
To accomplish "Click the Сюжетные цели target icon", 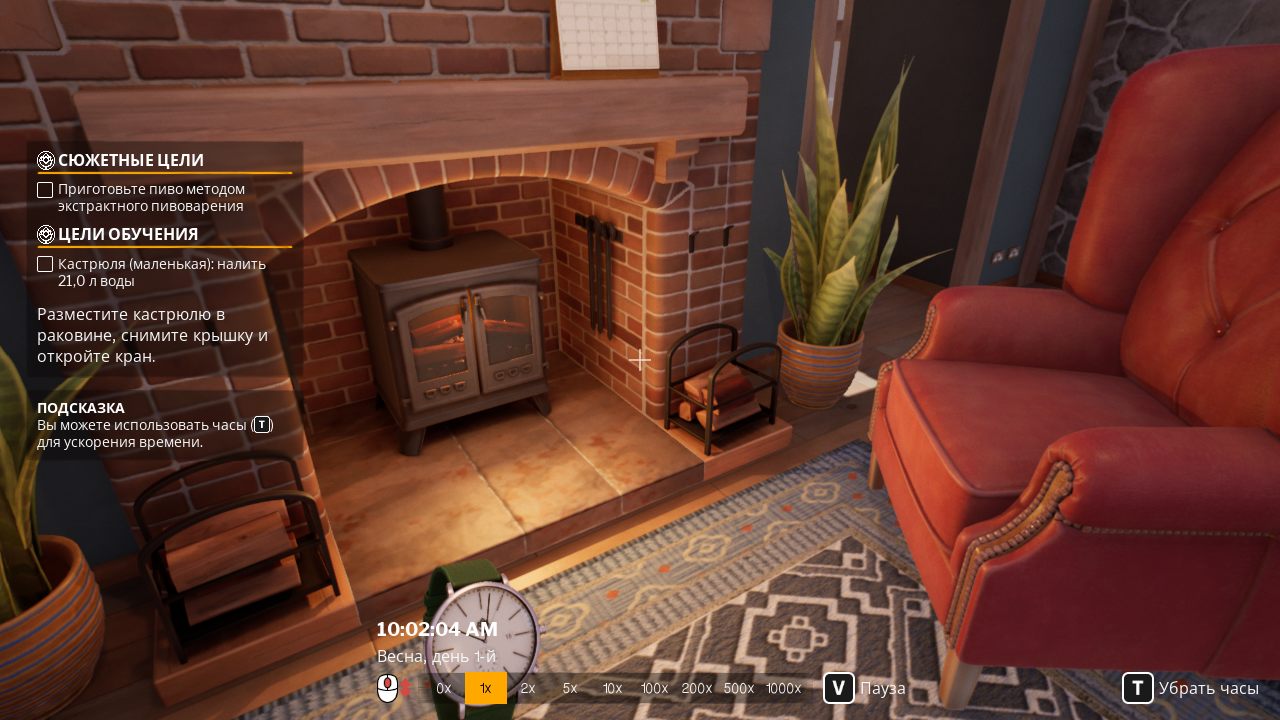I will [x=44, y=160].
